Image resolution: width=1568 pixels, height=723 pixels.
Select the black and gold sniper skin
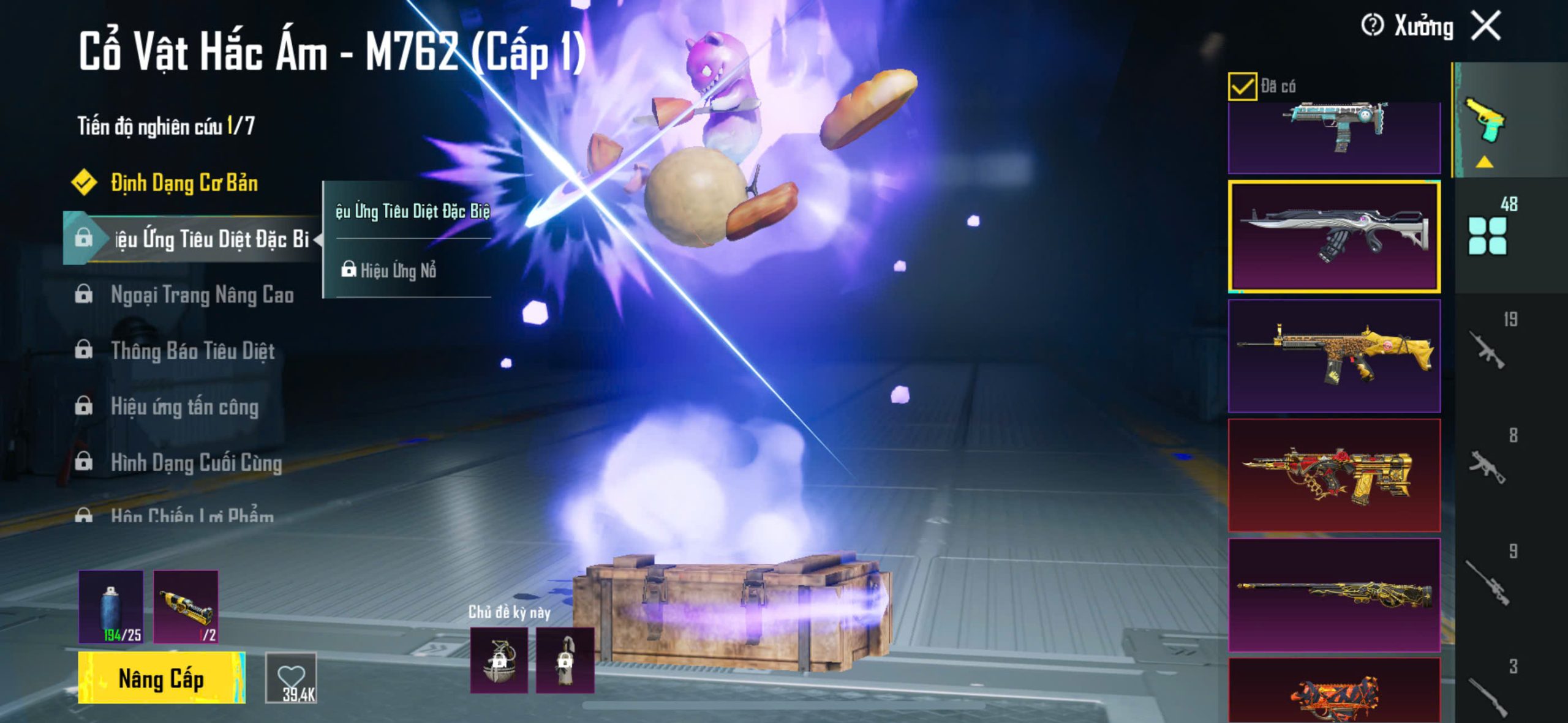(x=1334, y=594)
